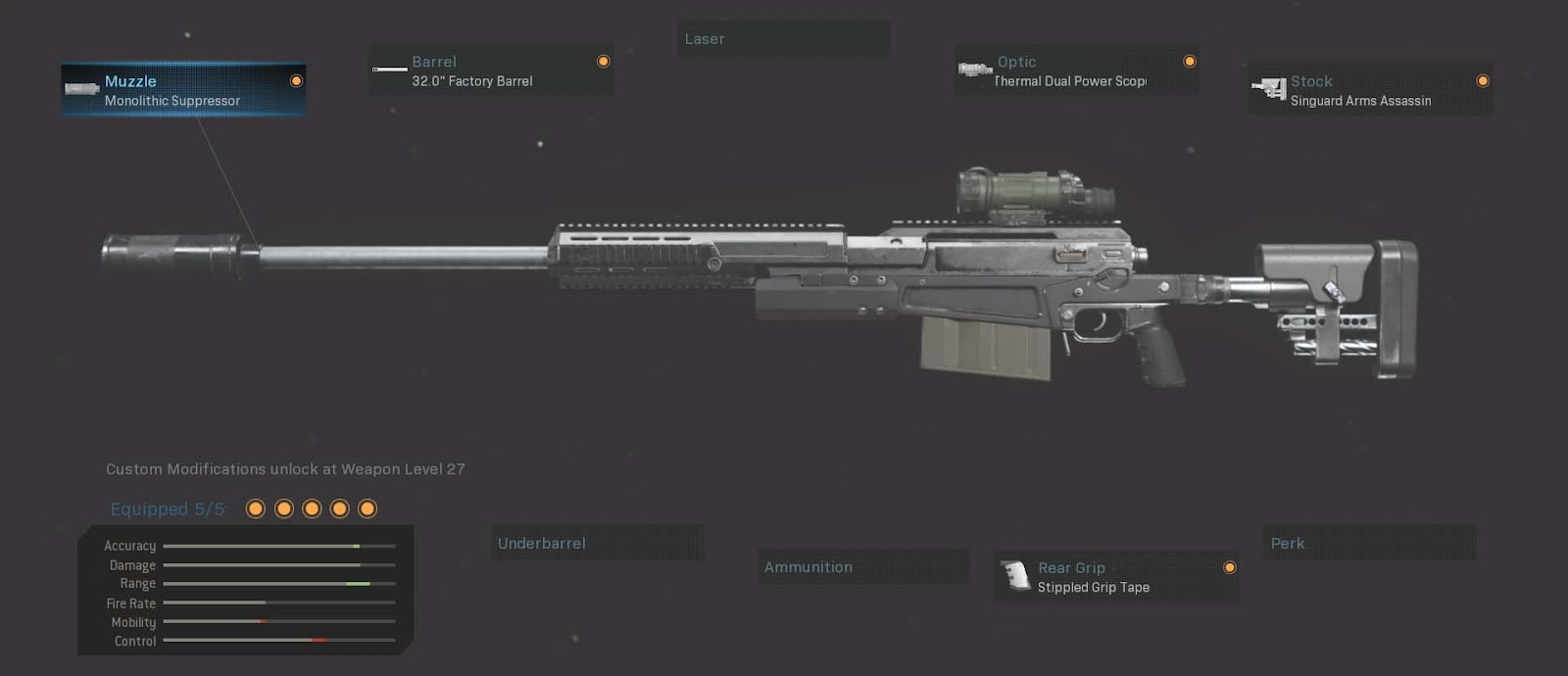The image size is (1568, 676).
Task: Select the Muzzle Monolithic Suppressor slot
Action: pyautogui.click(x=183, y=90)
